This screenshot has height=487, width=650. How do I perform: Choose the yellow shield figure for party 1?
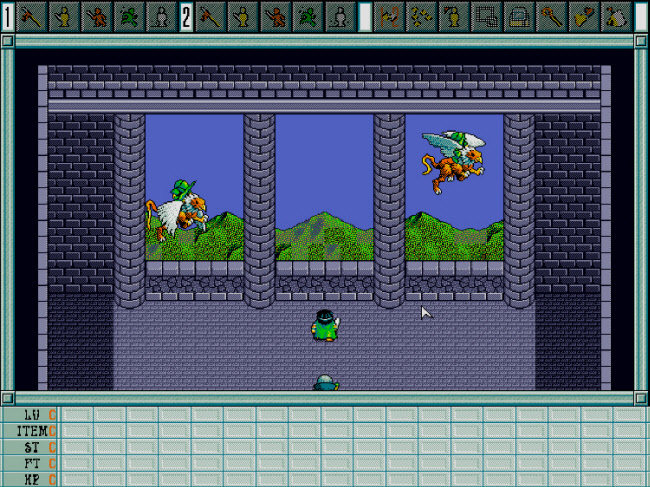click(x=64, y=16)
